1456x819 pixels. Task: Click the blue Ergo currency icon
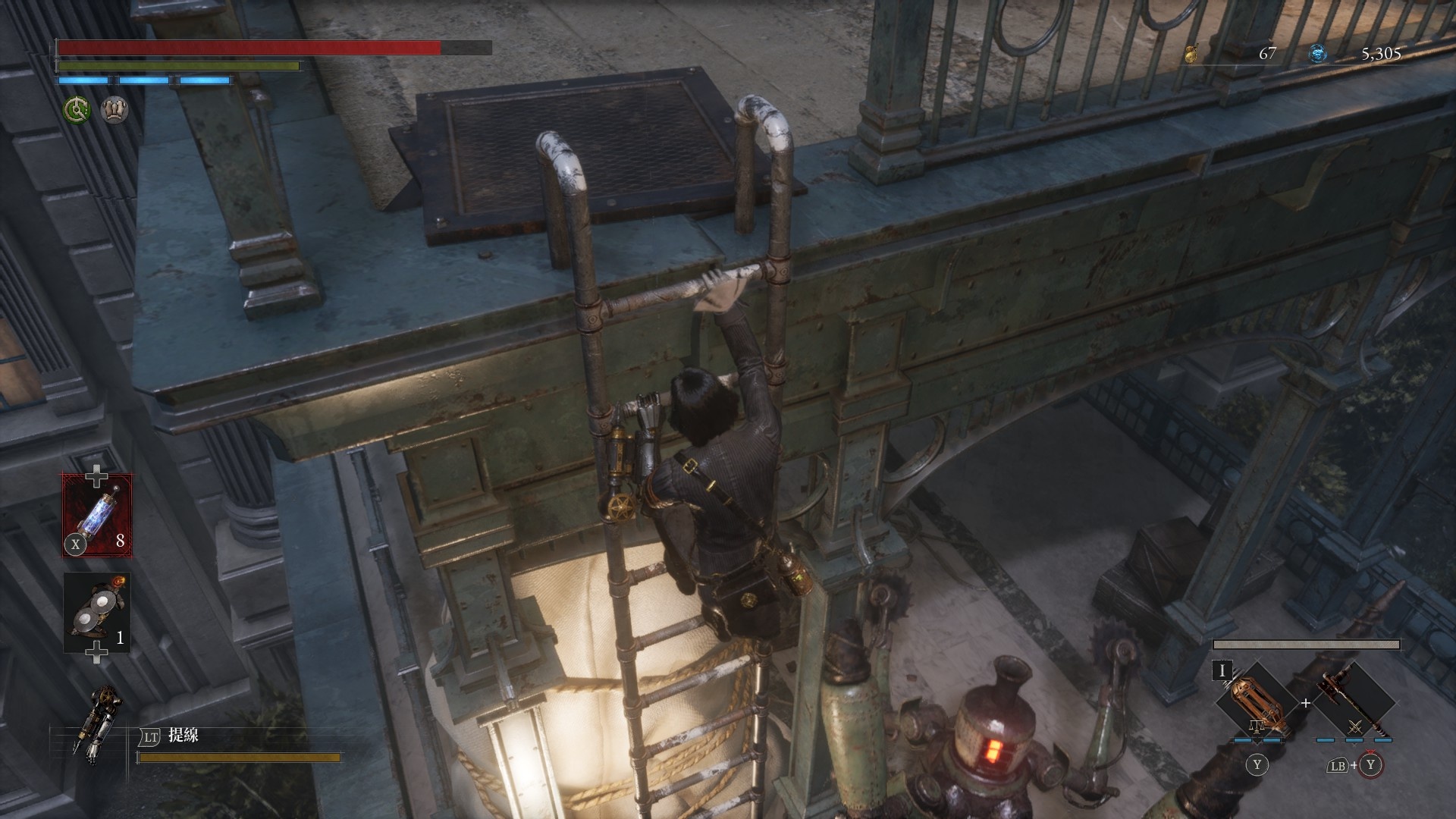click(1318, 53)
